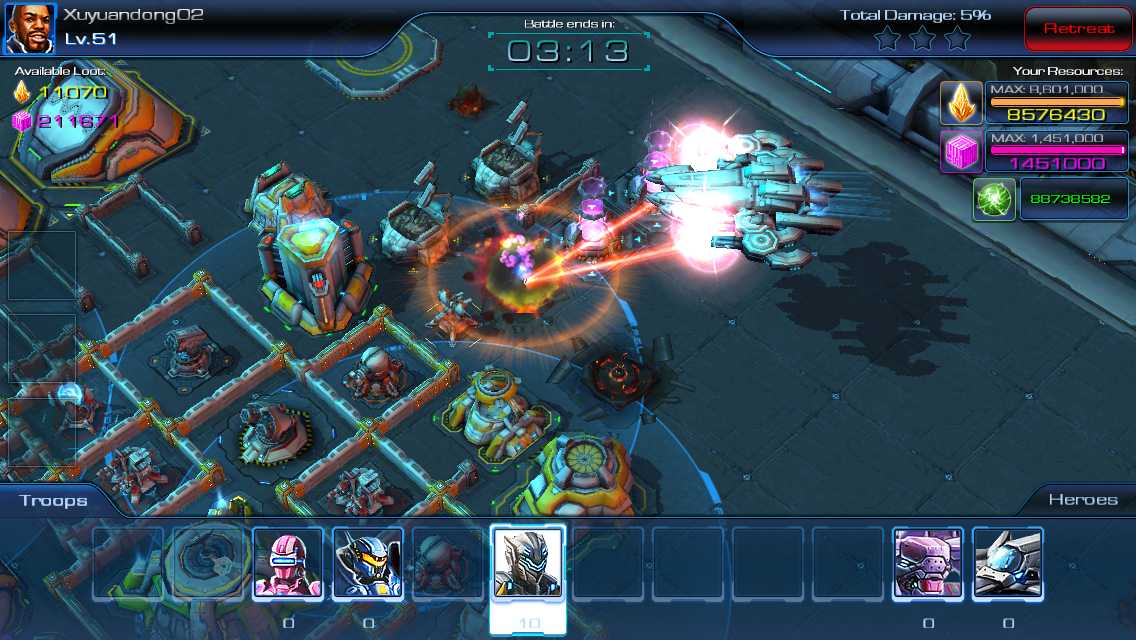The image size is (1136, 640).
Task: Select the silver-armored troop with 10 remaining
Action: (528, 563)
